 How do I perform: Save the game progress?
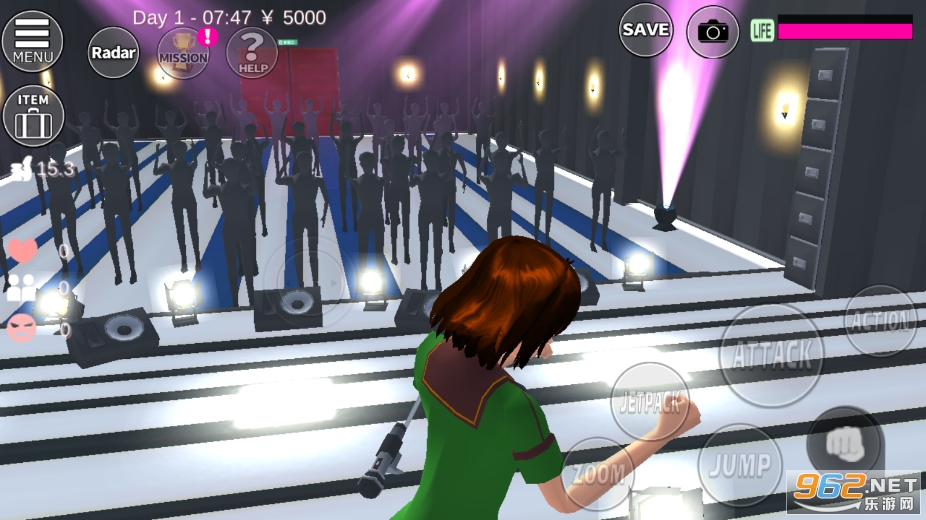click(645, 30)
